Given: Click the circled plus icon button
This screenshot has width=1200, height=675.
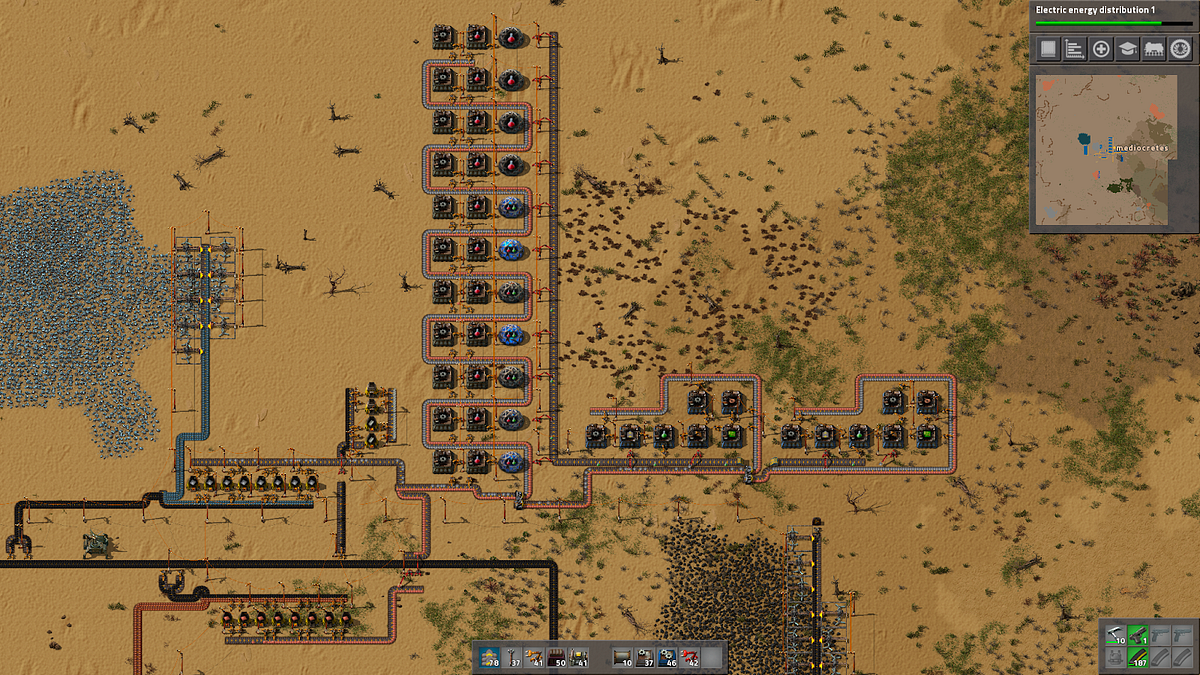Looking at the screenshot, I should tap(1101, 48).
